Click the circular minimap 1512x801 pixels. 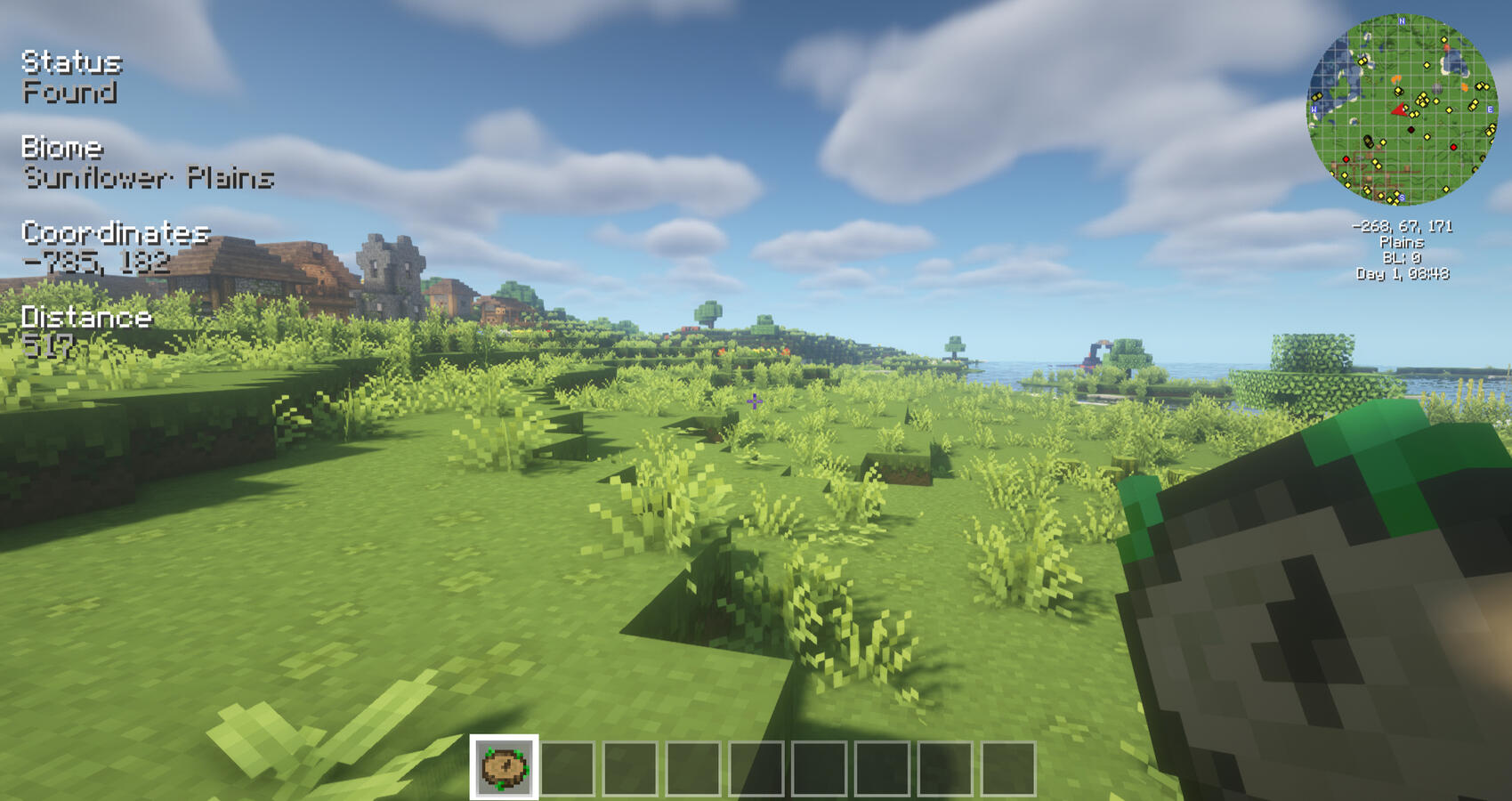point(1402,109)
